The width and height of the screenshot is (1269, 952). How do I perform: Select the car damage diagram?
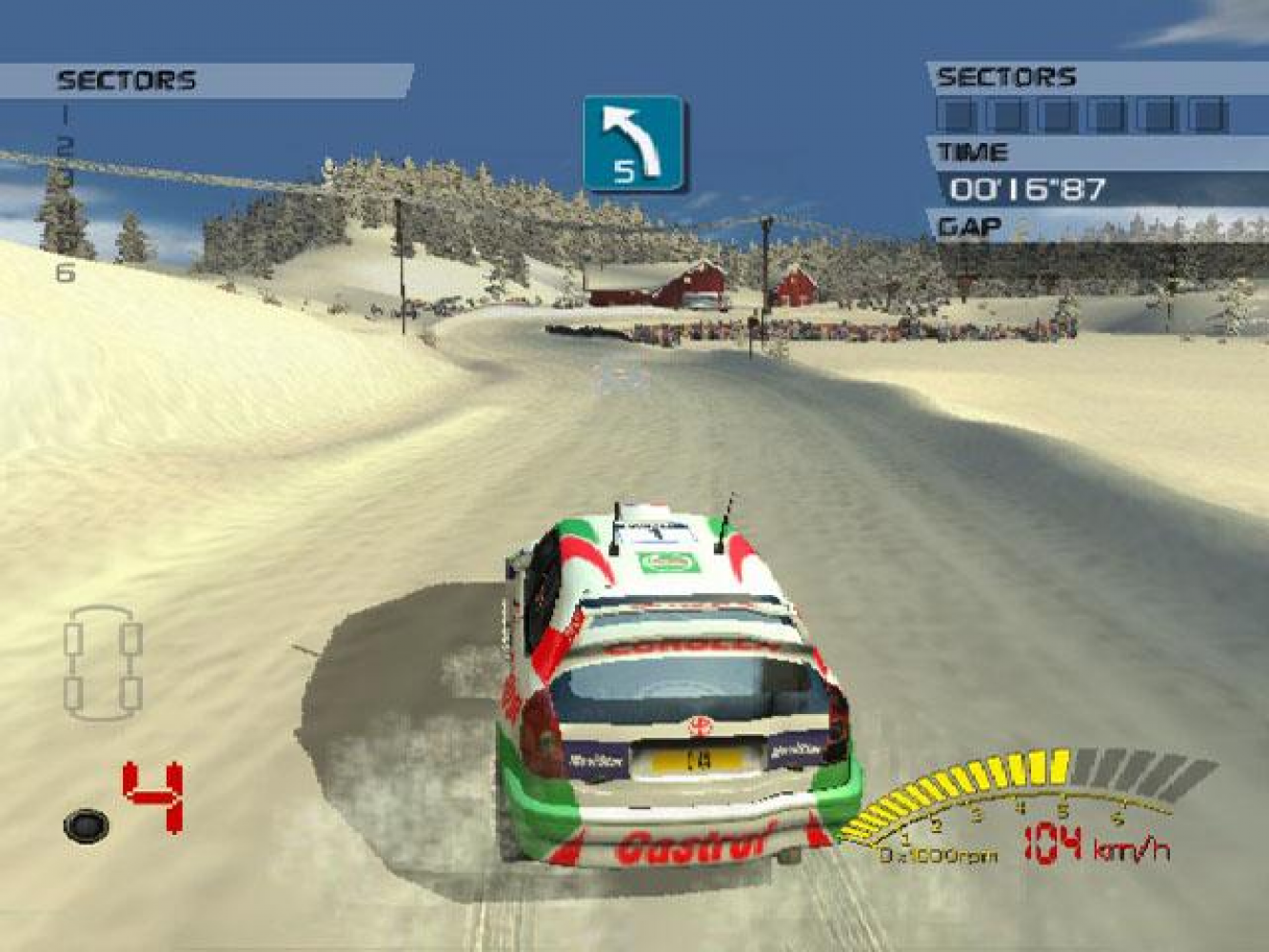tap(103, 662)
